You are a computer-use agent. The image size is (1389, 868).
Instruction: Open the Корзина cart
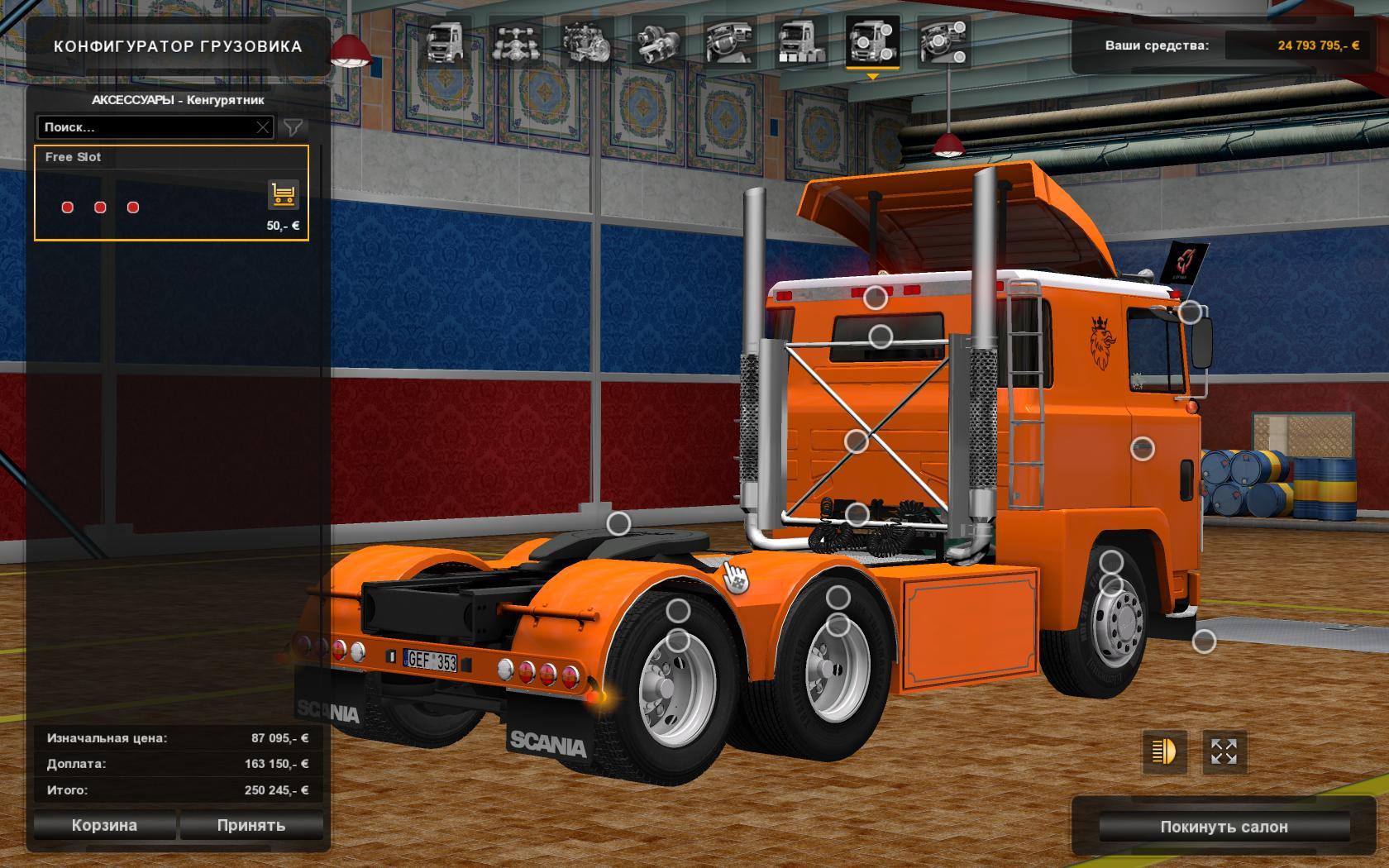tap(104, 825)
